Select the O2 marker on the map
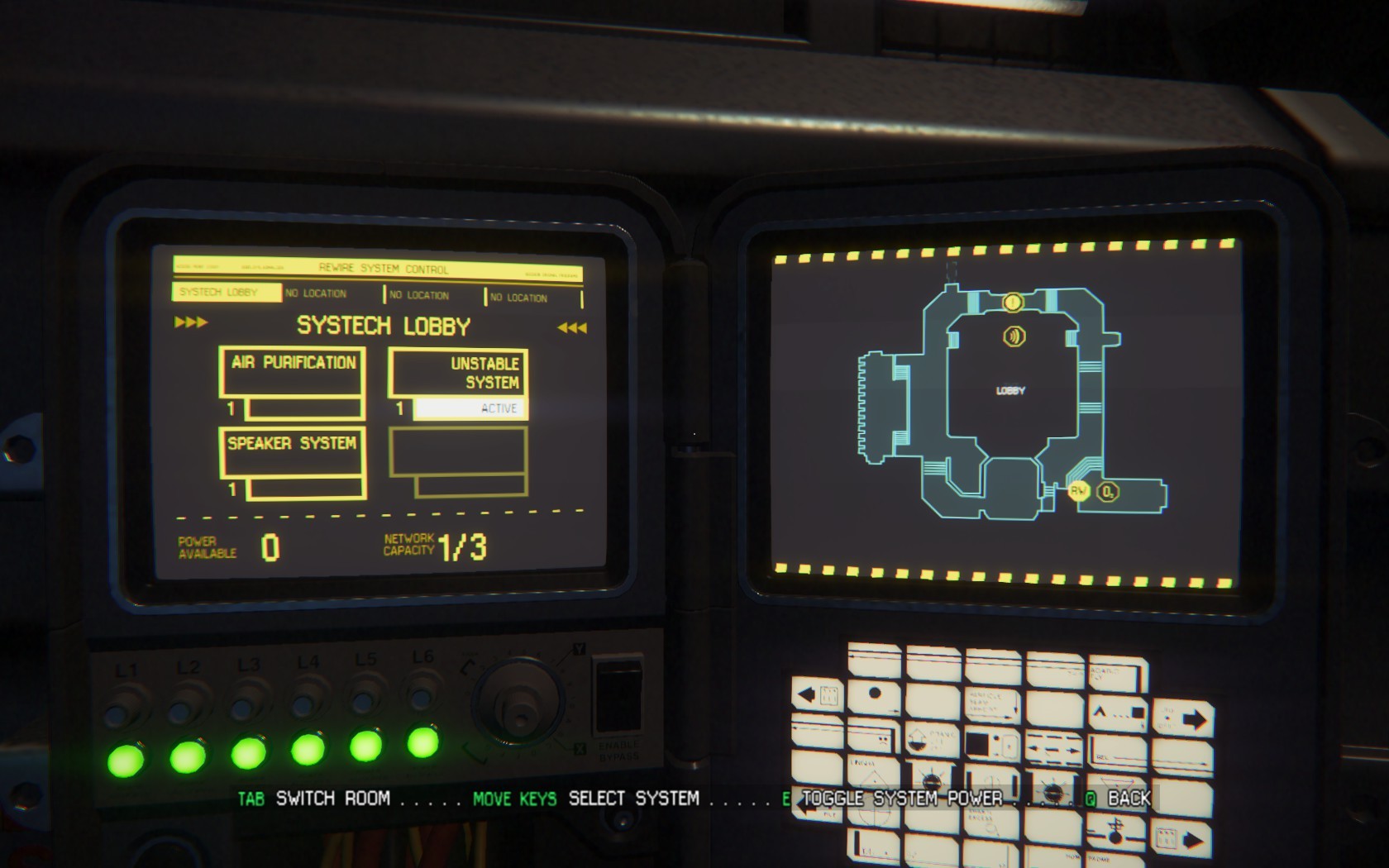 (x=1107, y=492)
